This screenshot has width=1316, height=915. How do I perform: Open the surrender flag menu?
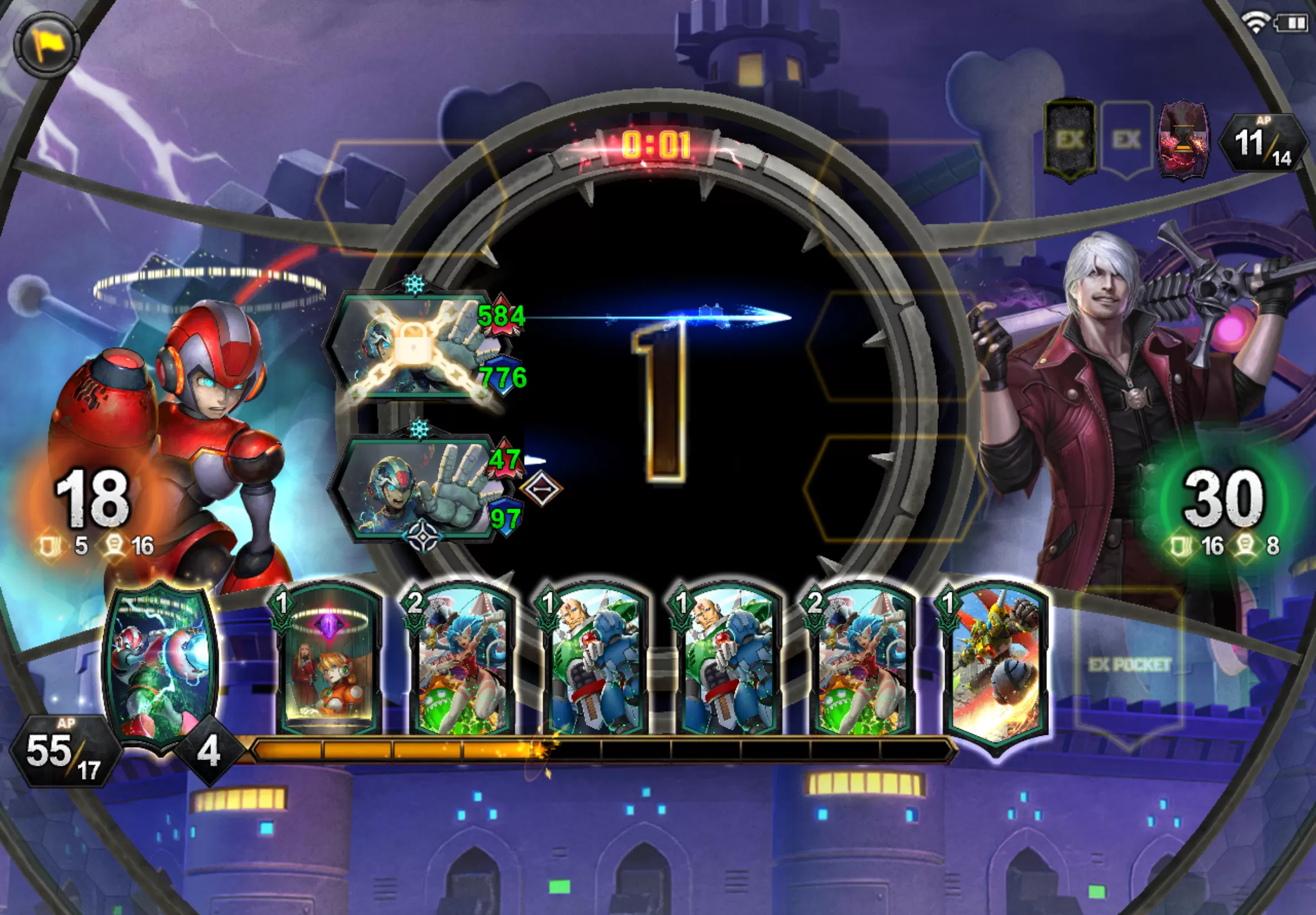46,44
